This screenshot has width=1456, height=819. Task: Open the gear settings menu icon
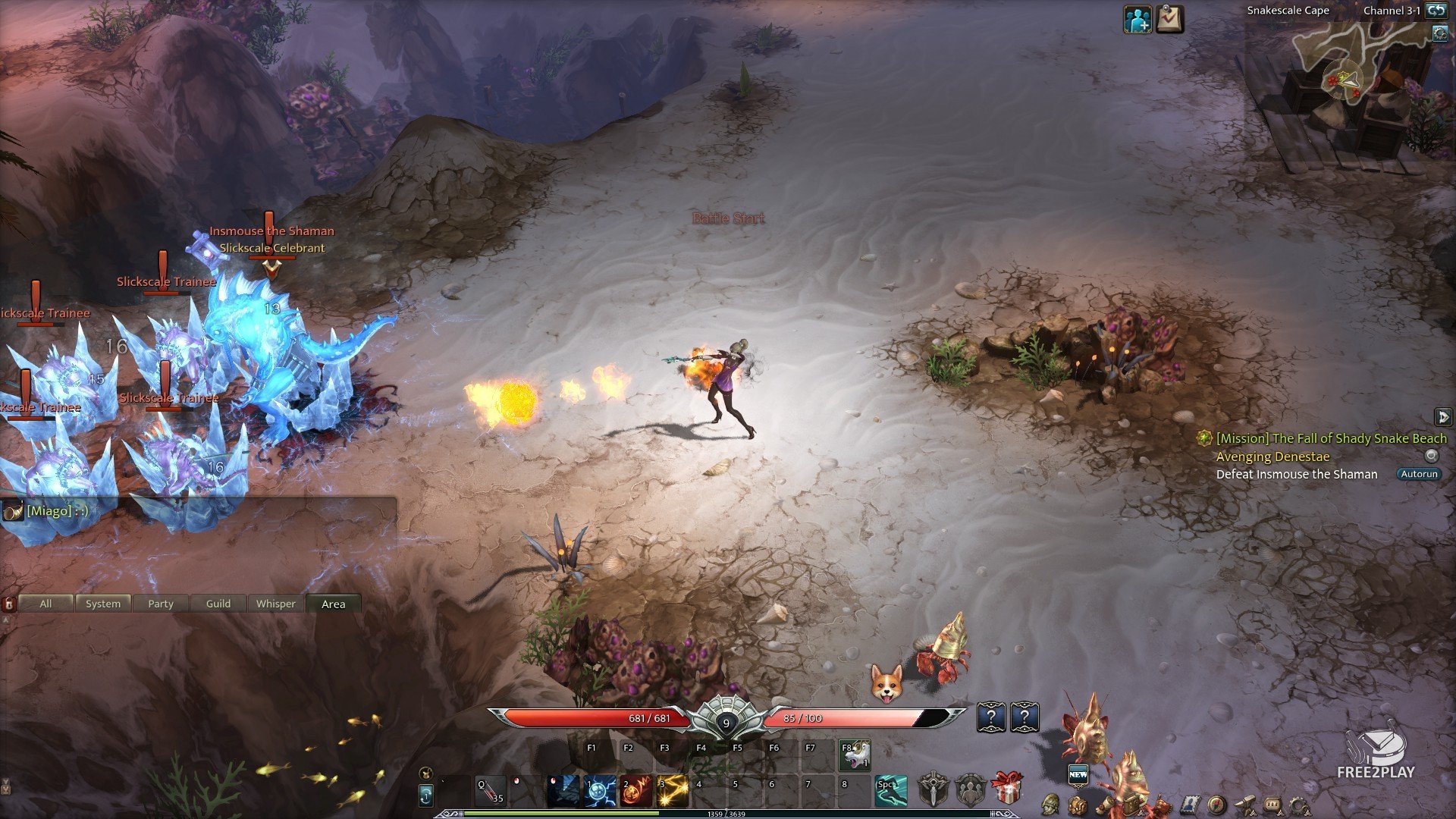tap(1298, 805)
